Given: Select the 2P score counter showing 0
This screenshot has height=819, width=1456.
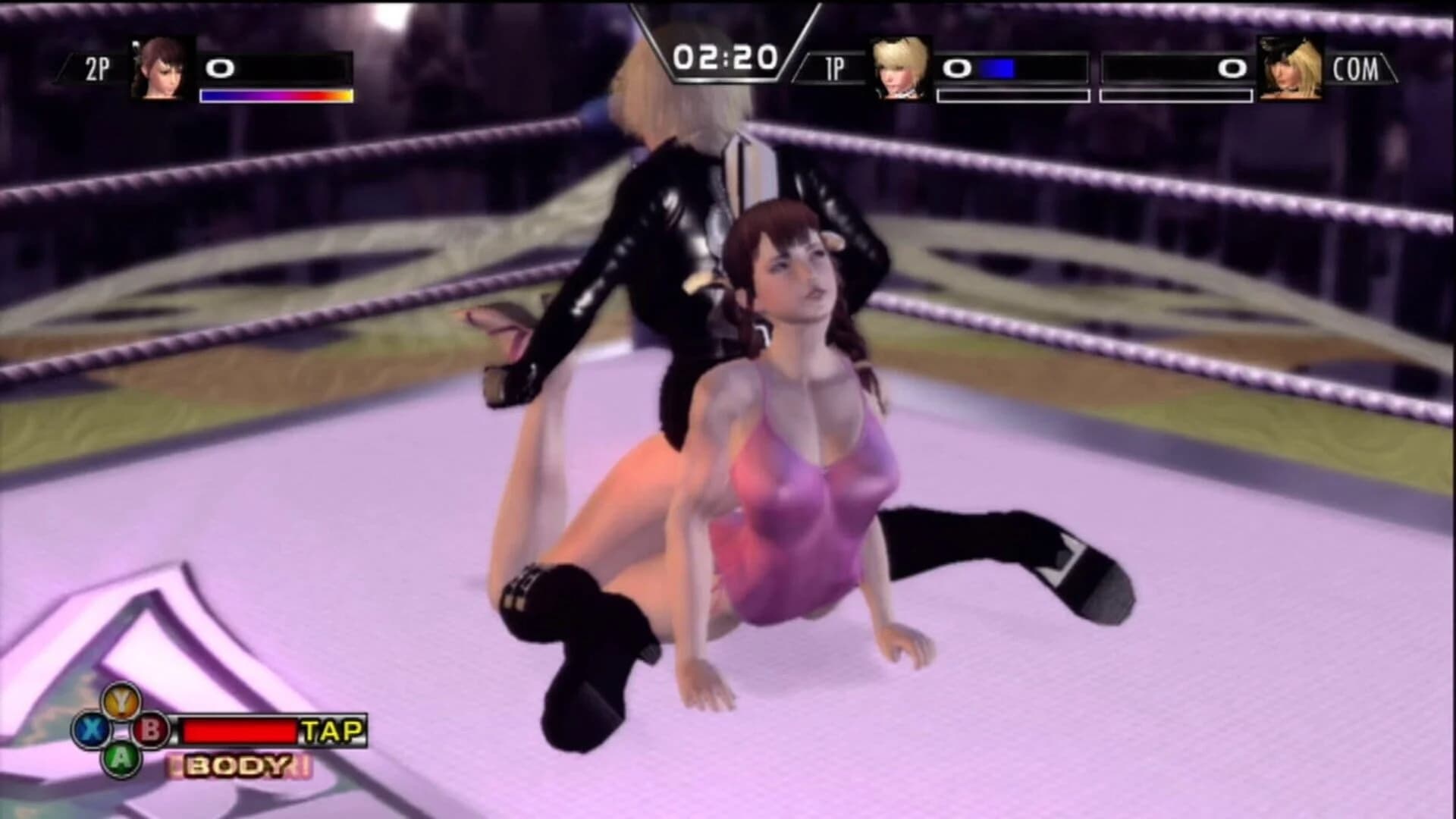Looking at the screenshot, I should [x=221, y=68].
